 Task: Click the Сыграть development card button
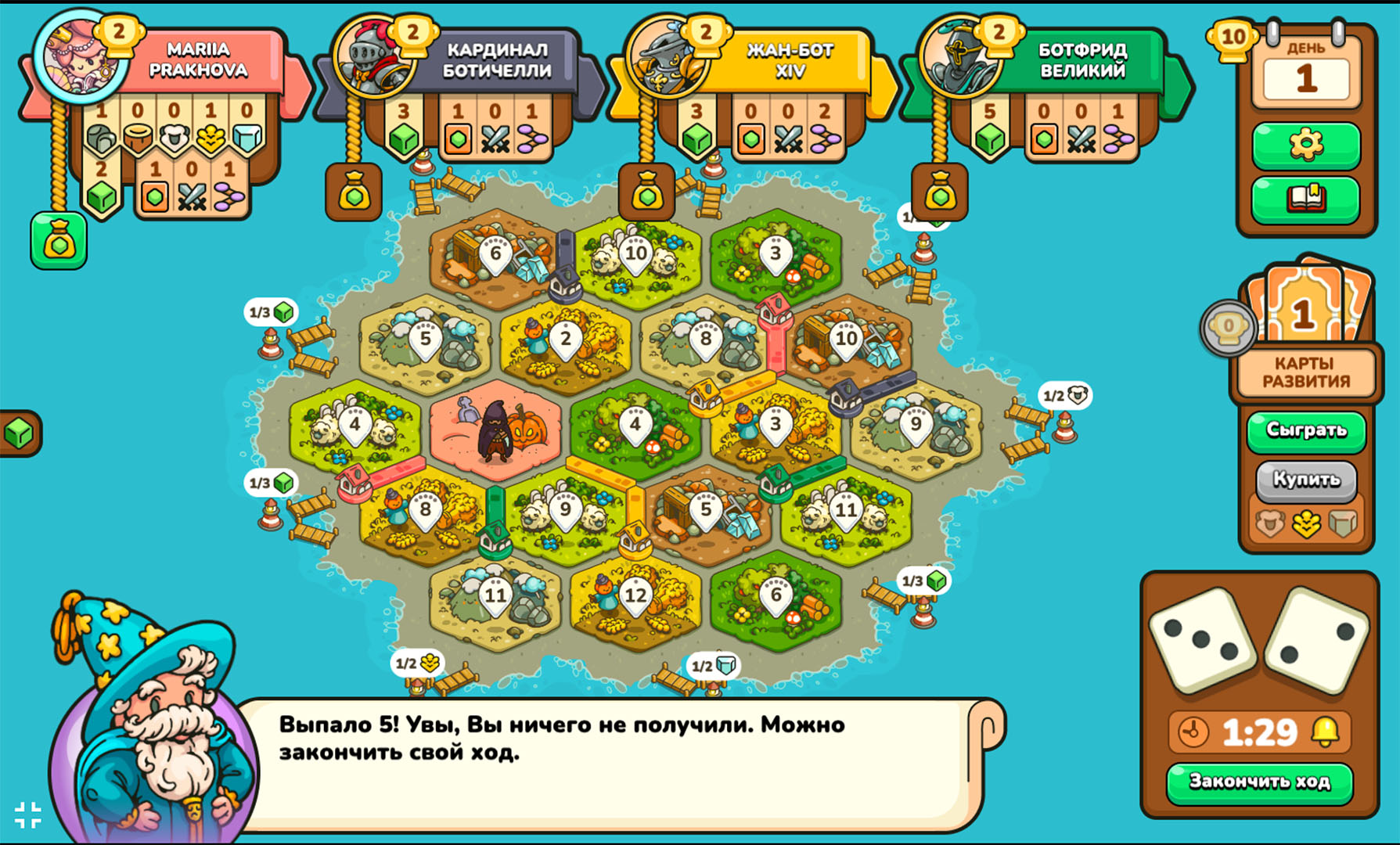pyautogui.click(x=1305, y=430)
